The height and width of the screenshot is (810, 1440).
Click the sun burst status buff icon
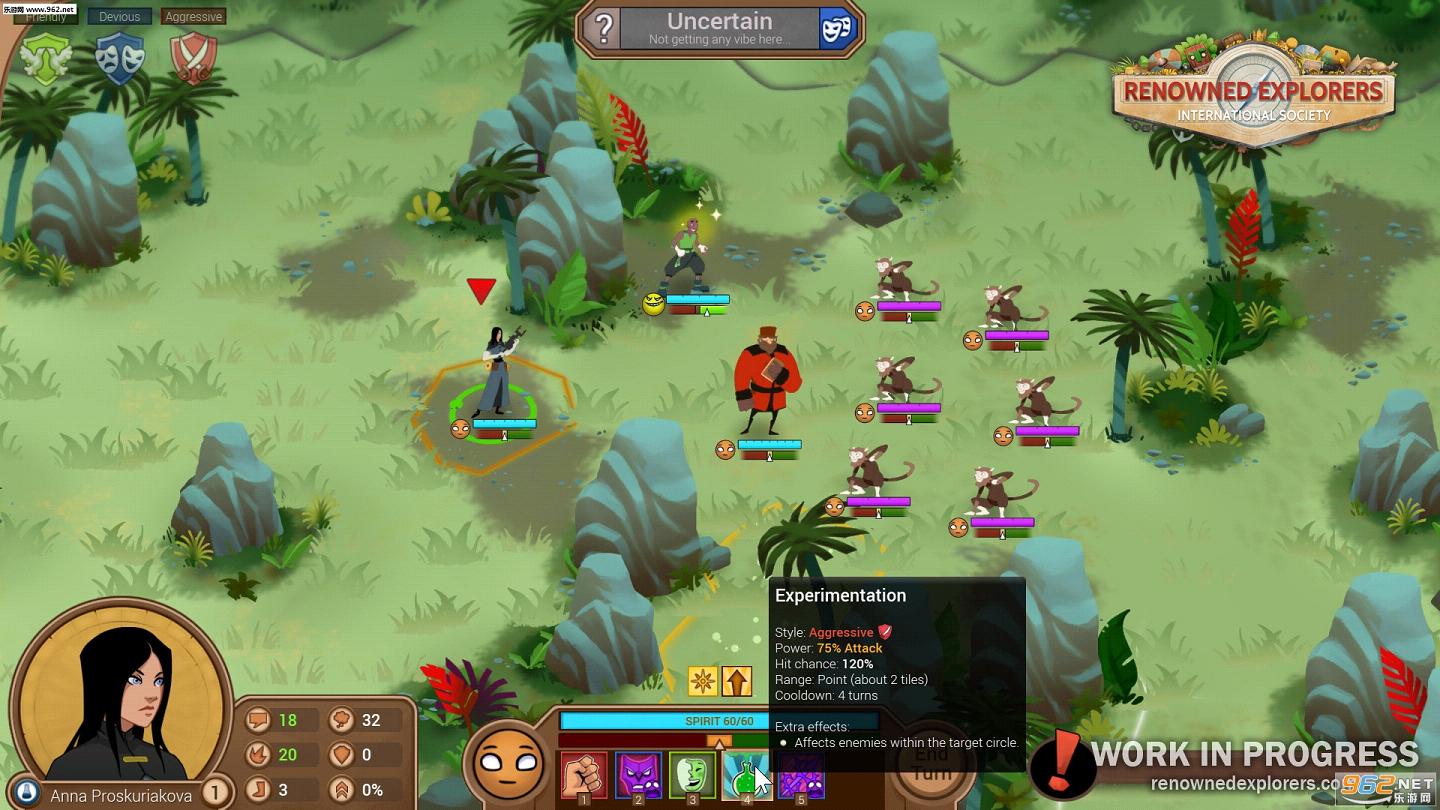703,681
